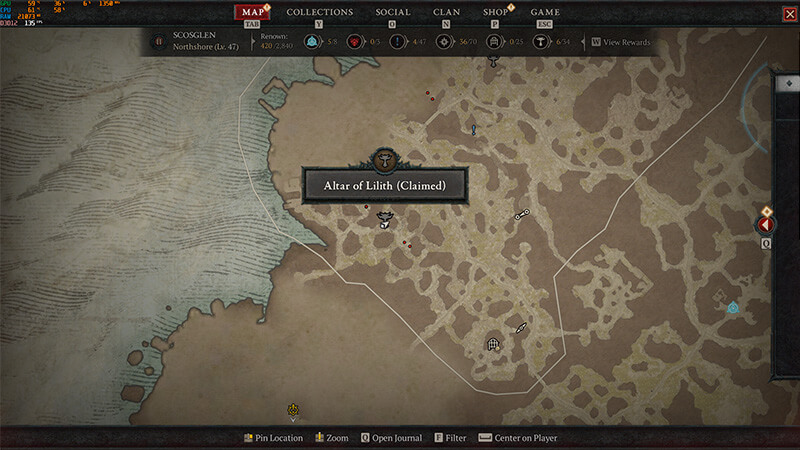This screenshot has width=800, height=450.
Task: Click the strongholds progress icon in renown bar
Action: coord(353,42)
